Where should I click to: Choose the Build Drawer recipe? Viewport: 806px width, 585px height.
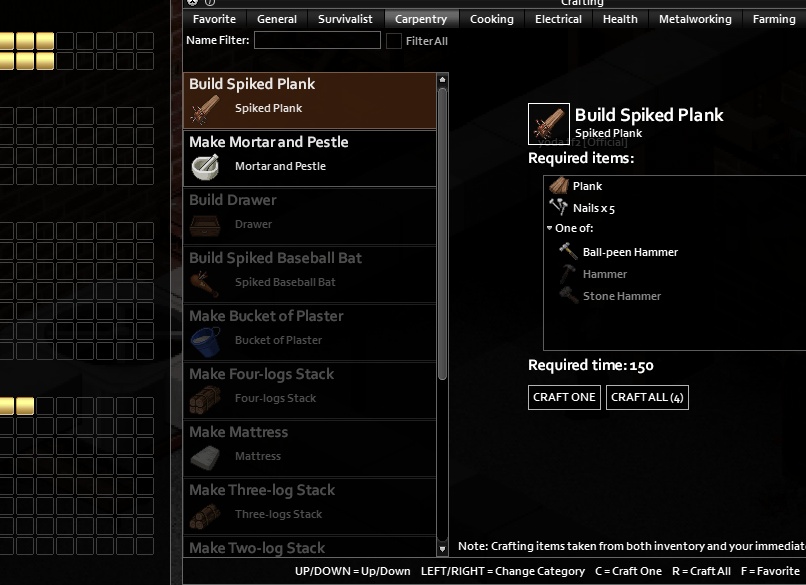coord(310,216)
